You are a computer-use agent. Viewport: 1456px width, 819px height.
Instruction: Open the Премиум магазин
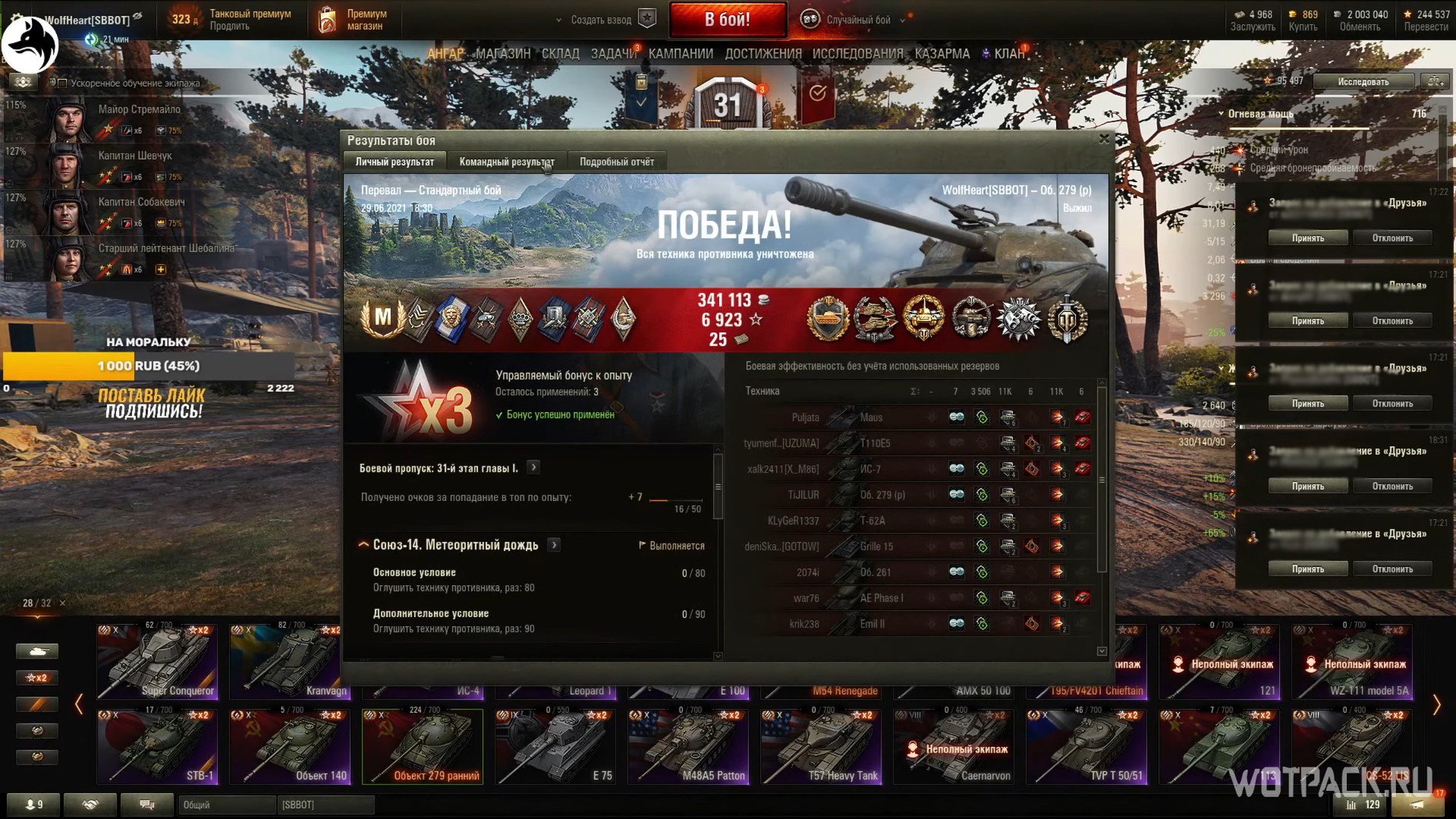coord(353,20)
